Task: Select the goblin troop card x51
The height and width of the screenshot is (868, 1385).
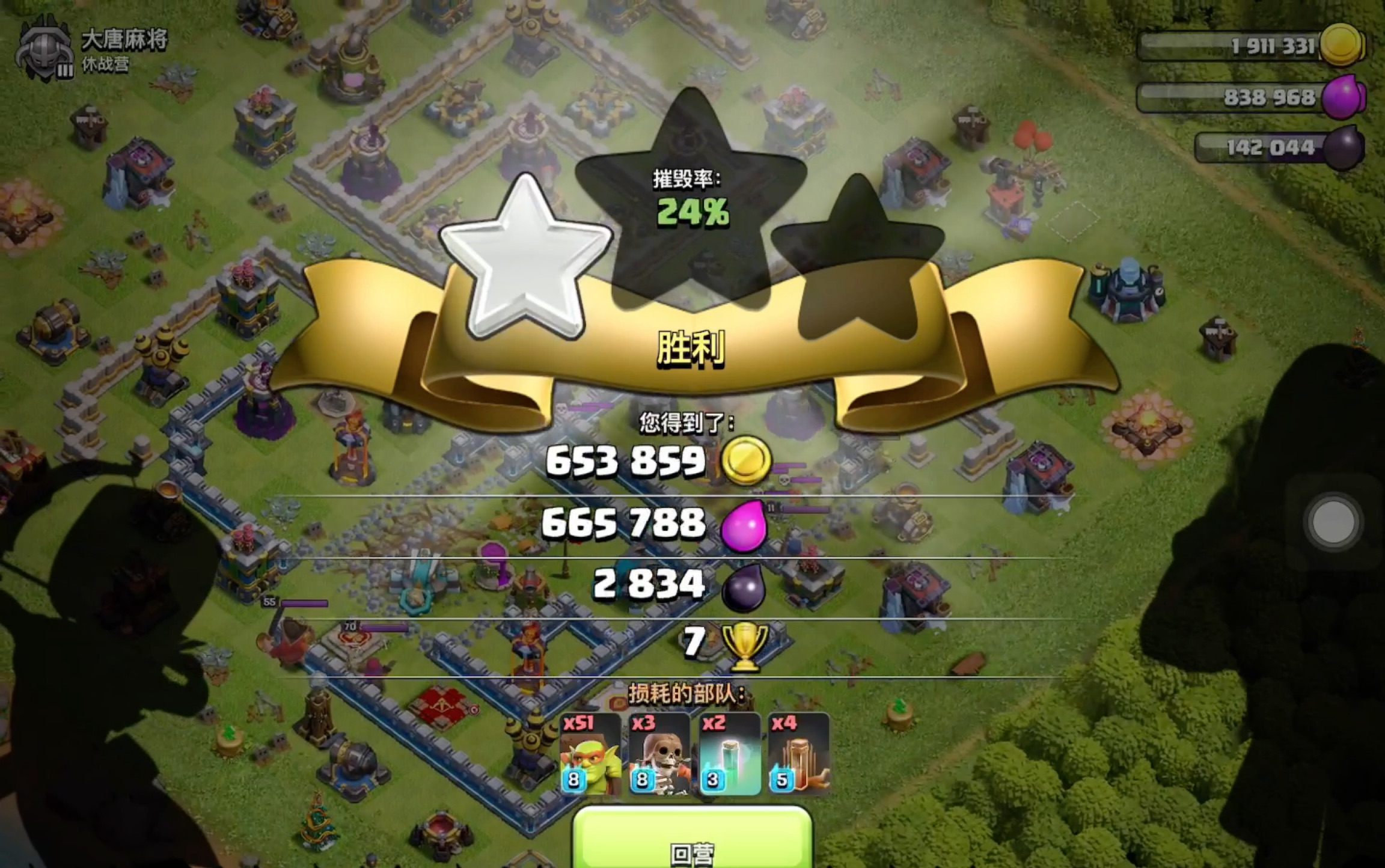Action: 590,754
